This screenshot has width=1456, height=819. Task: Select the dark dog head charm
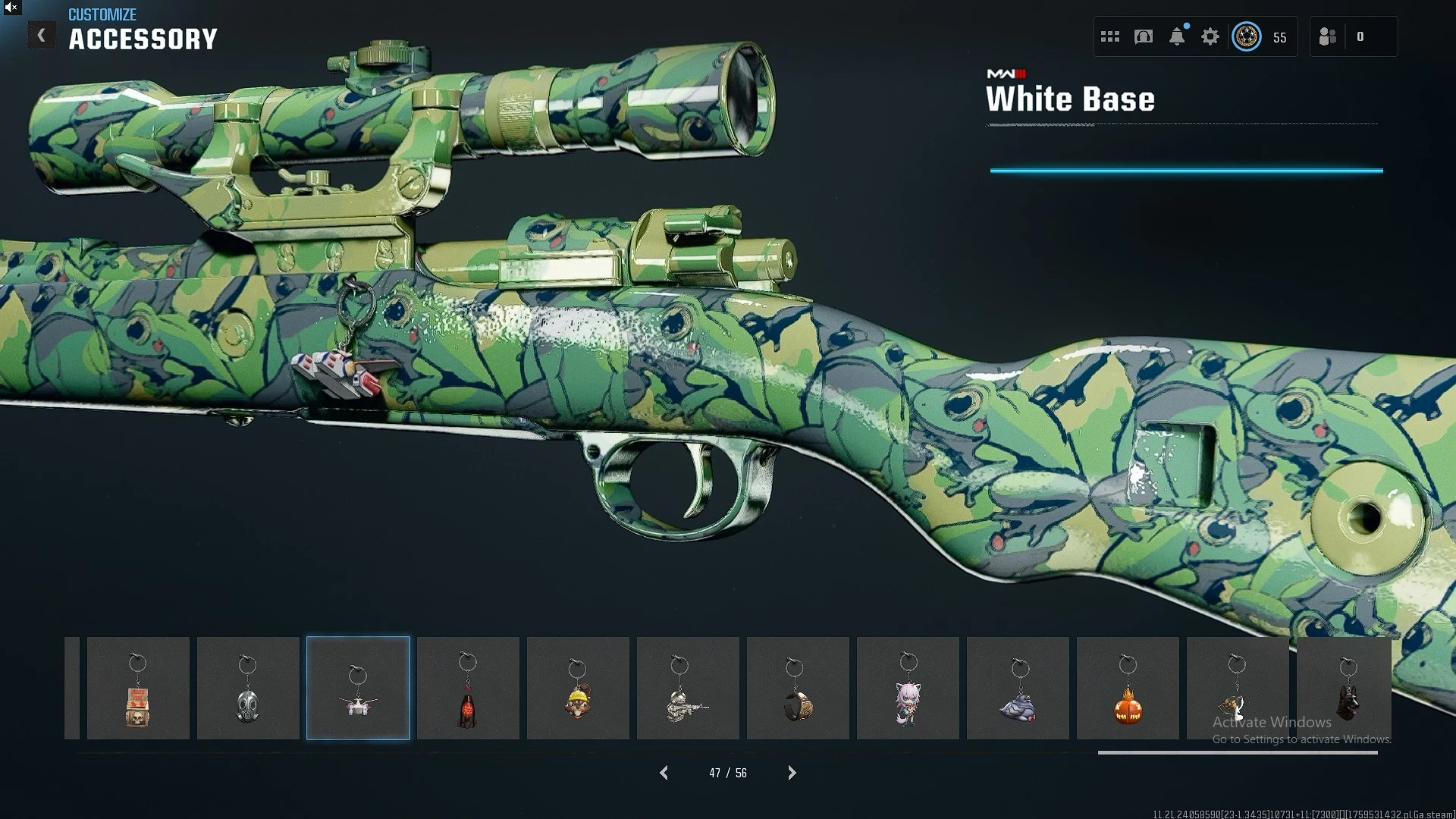[x=1347, y=689]
